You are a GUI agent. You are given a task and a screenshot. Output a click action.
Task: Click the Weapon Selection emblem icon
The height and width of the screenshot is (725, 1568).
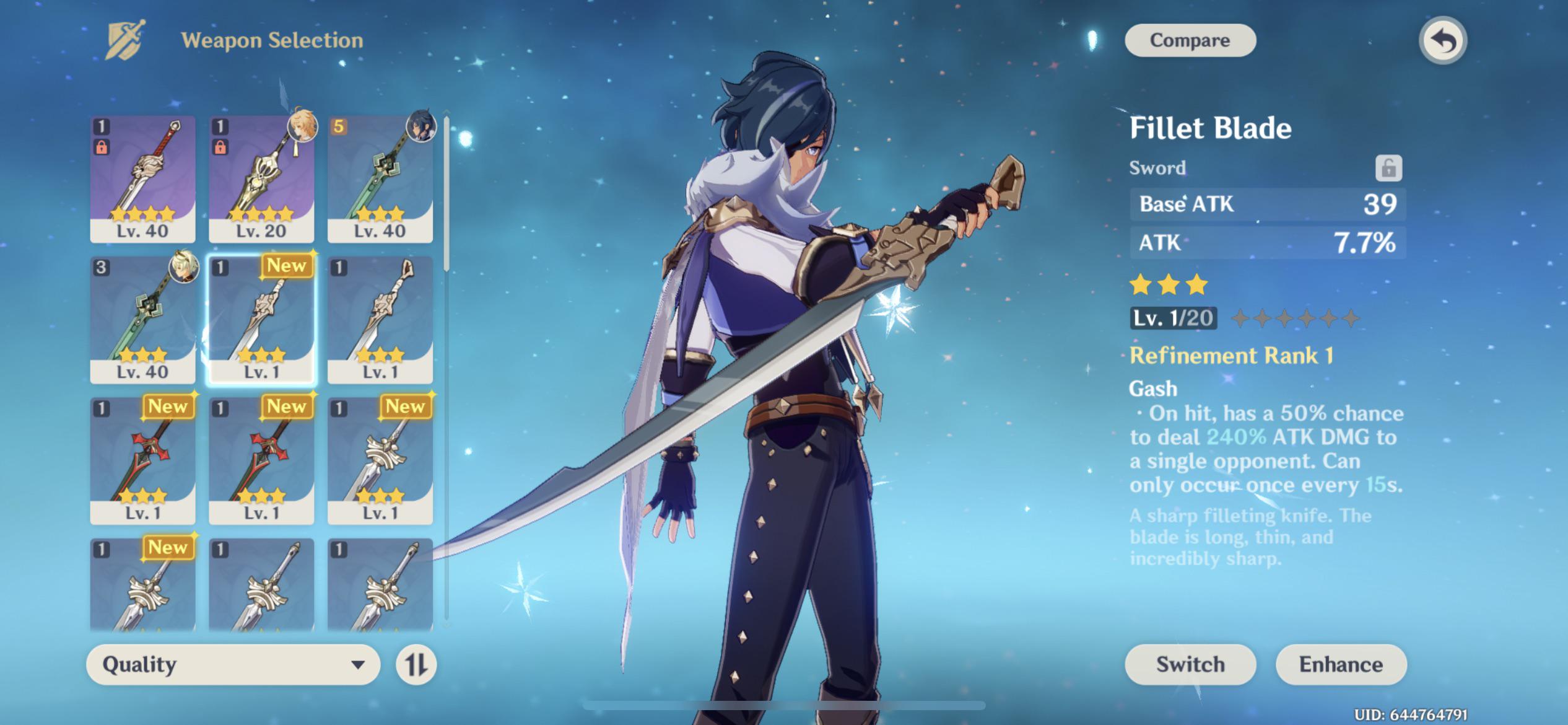[x=123, y=39]
